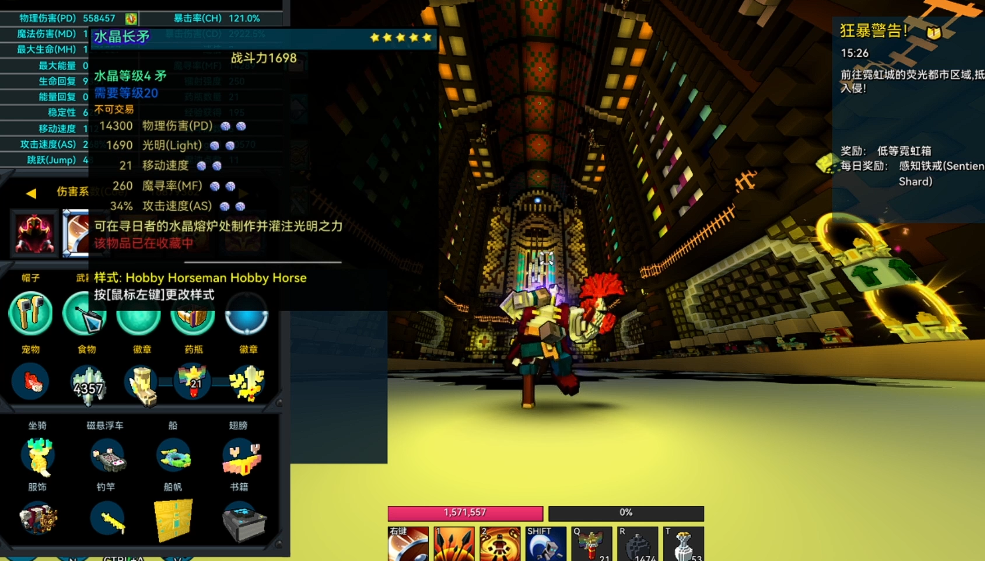Image resolution: width=985 pixels, height=561 pixels.
Task: Choose the yellow mount slot
Action: tap(38, 456)
